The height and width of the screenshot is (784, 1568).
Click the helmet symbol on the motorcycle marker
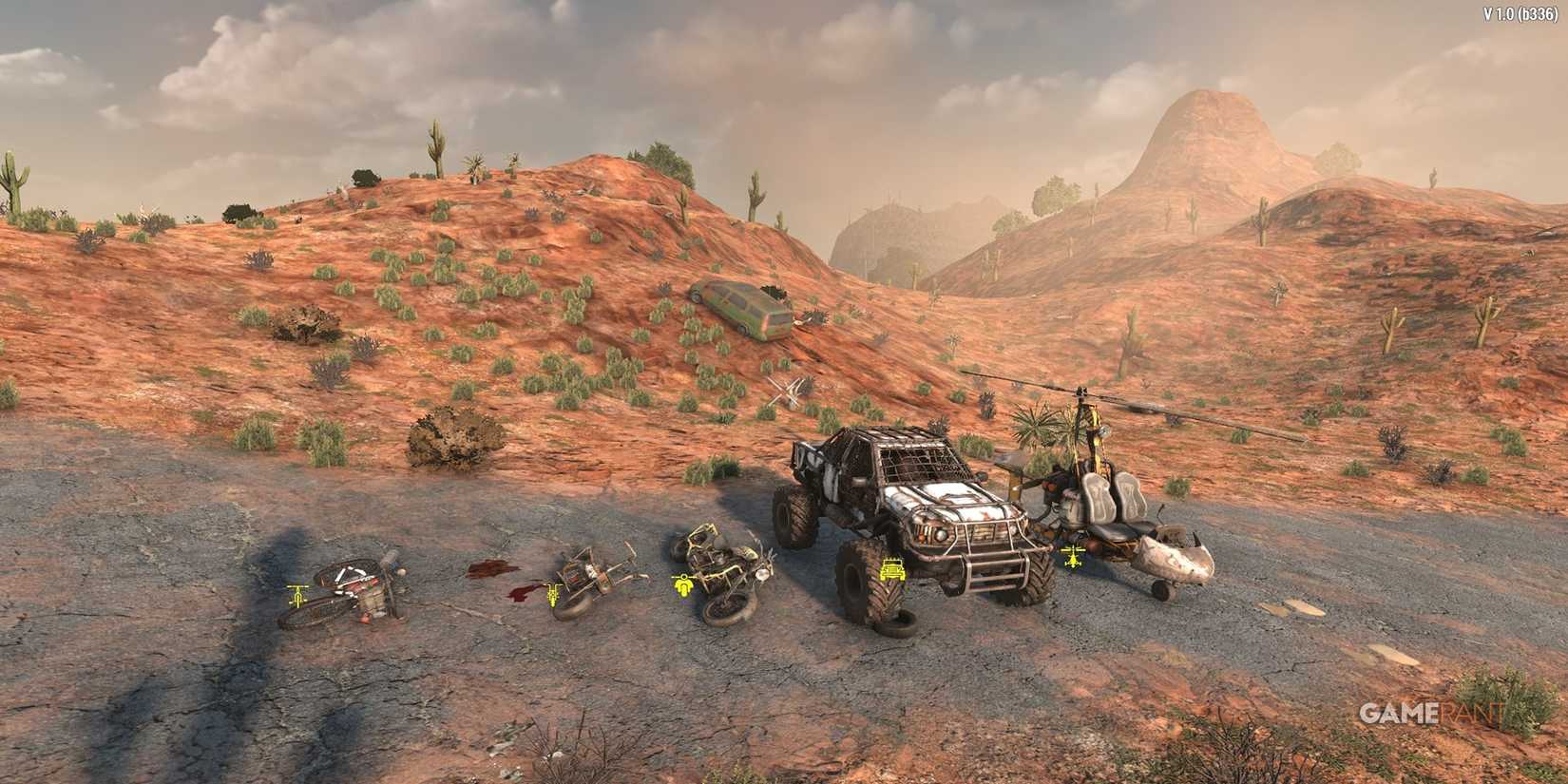coord(685,577)
